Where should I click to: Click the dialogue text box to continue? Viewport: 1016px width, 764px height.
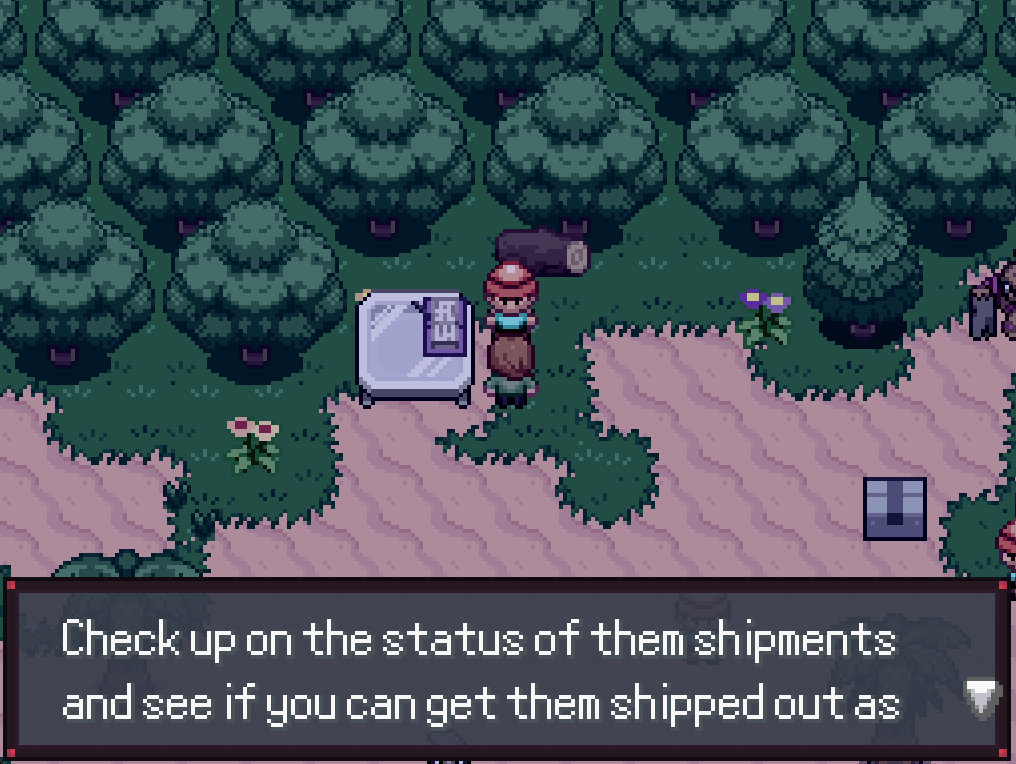tap(480, 670)
